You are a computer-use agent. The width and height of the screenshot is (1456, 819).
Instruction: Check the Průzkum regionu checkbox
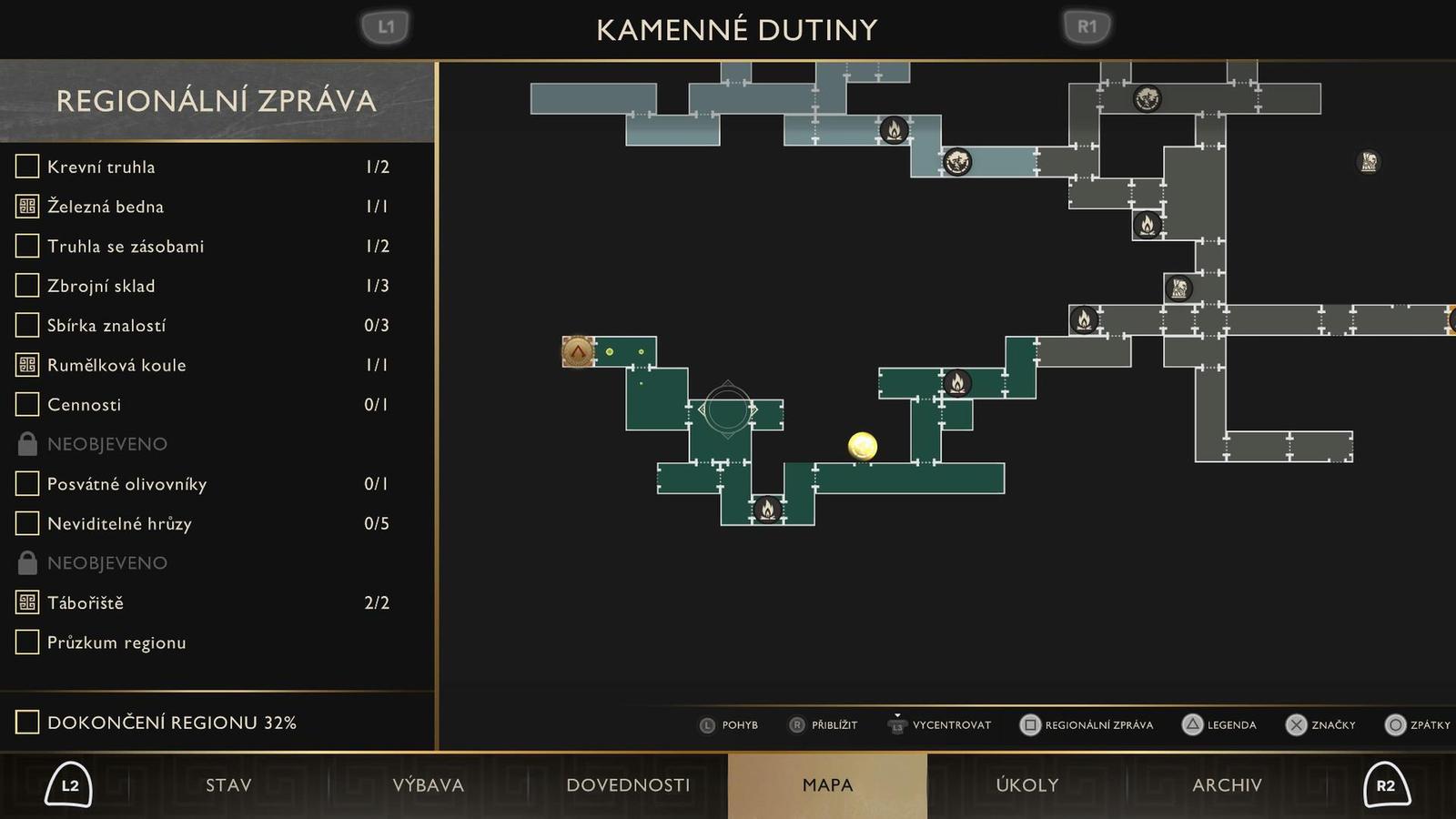[25, 642]
